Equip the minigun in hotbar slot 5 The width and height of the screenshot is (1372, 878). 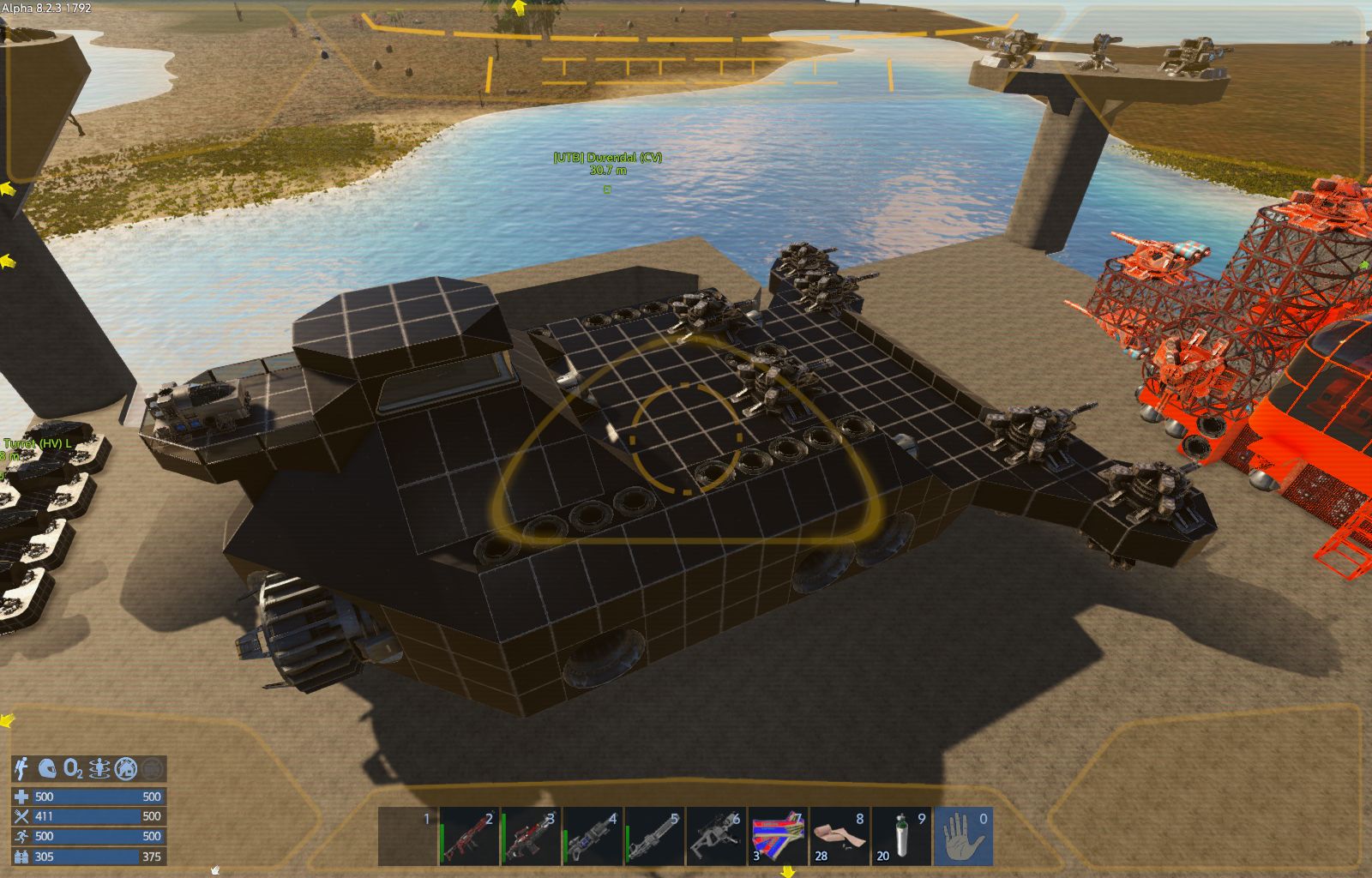[655, 837]
